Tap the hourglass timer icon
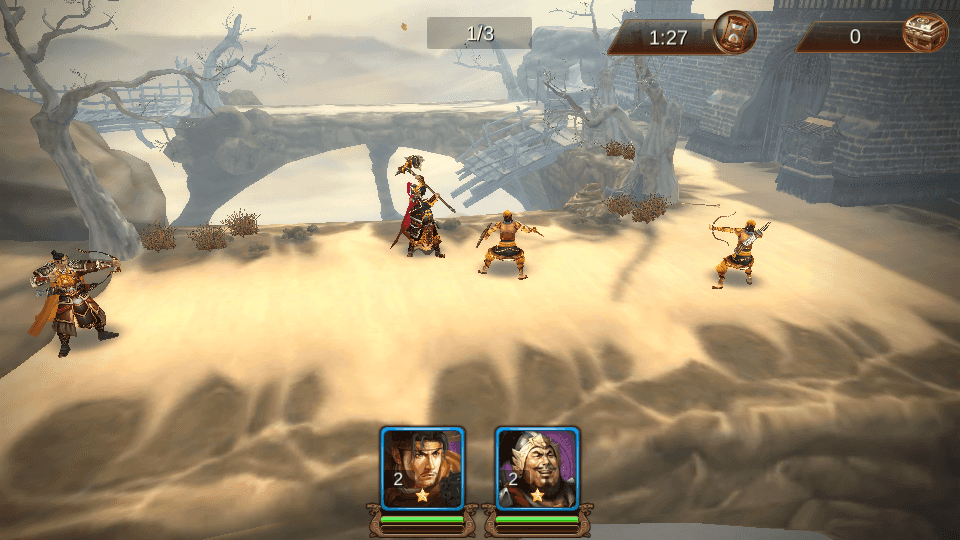The width and height of the screenshot is (960, 540). pyautogui.click(x=734, y=33)
